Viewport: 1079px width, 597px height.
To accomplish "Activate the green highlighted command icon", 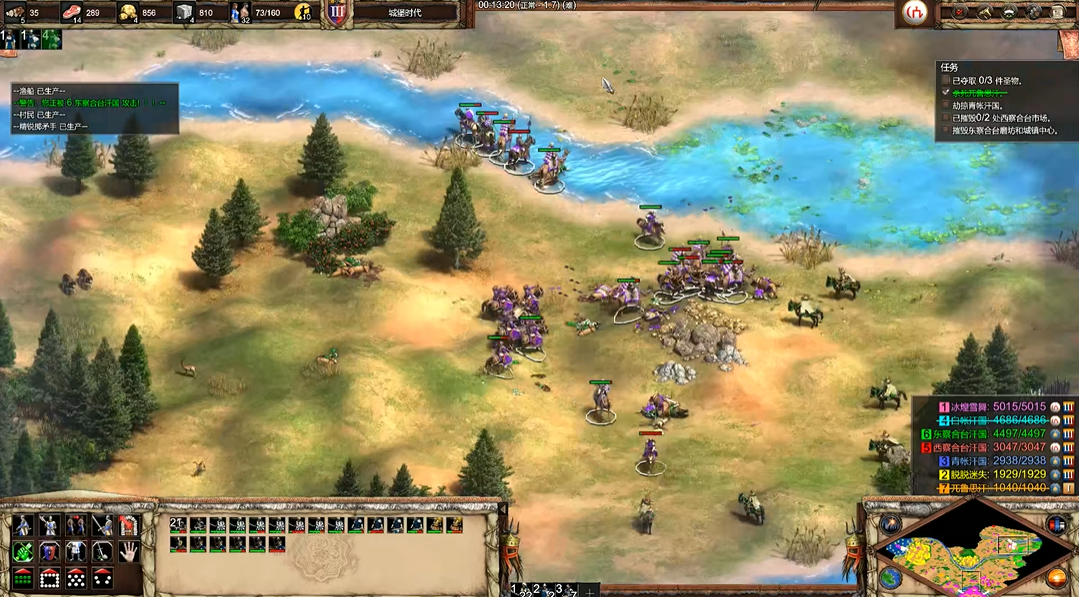I will (x=23, y=551).
